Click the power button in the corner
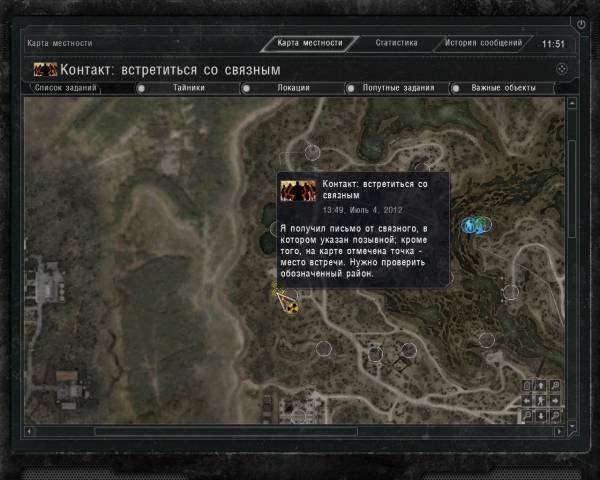The height and width of the screenshot is (480, 600). tap(582, 23)
